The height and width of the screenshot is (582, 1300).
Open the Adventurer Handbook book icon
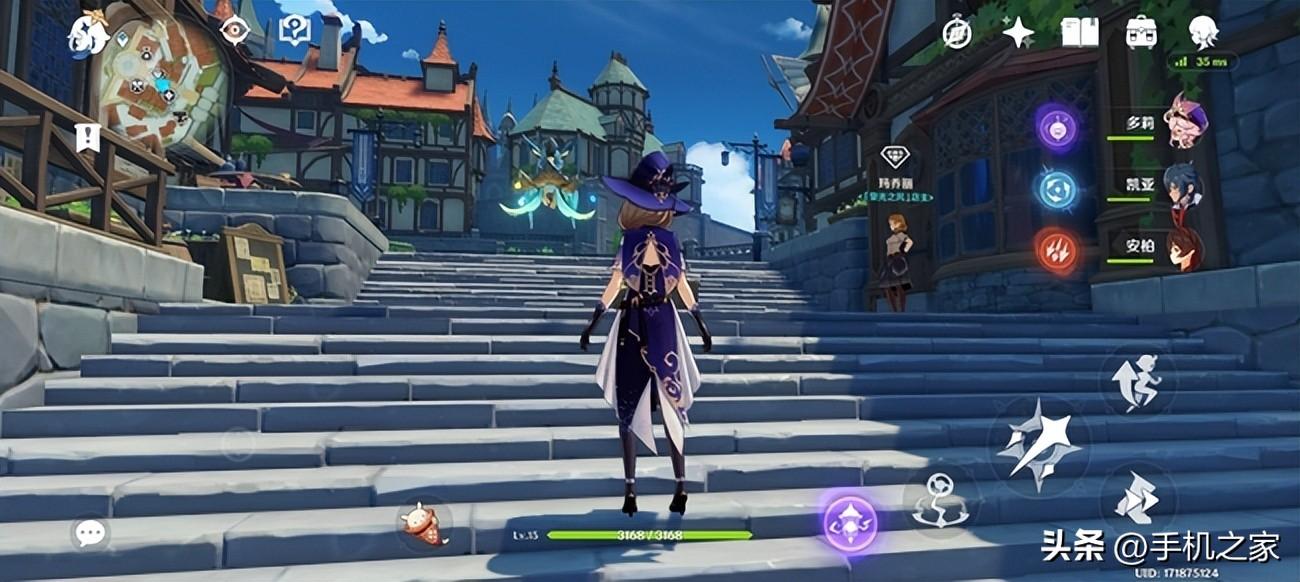1080,32
